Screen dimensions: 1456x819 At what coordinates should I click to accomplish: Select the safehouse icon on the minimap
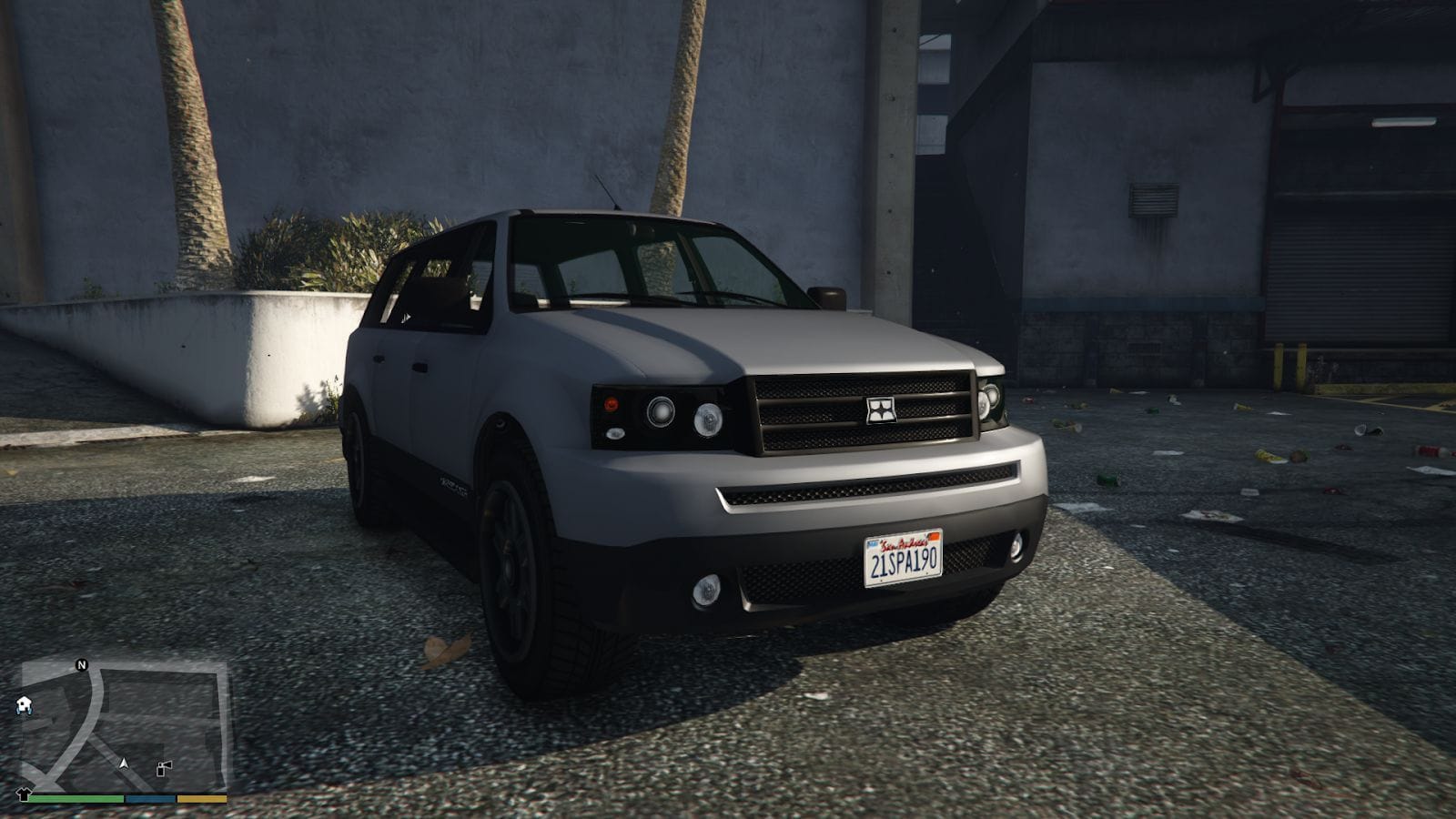[x=24, y=704]
